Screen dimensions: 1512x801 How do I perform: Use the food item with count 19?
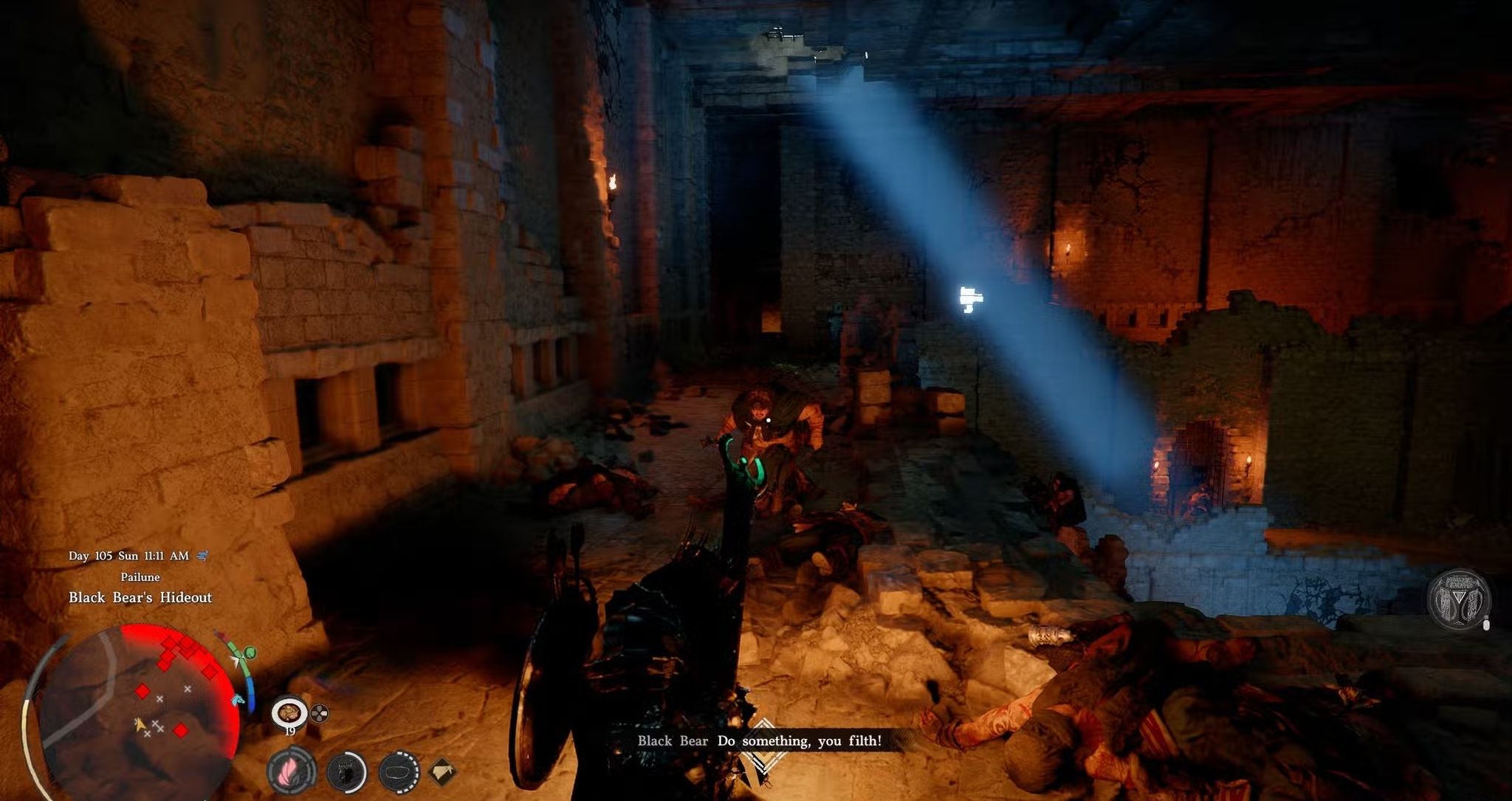click(289, 713)
